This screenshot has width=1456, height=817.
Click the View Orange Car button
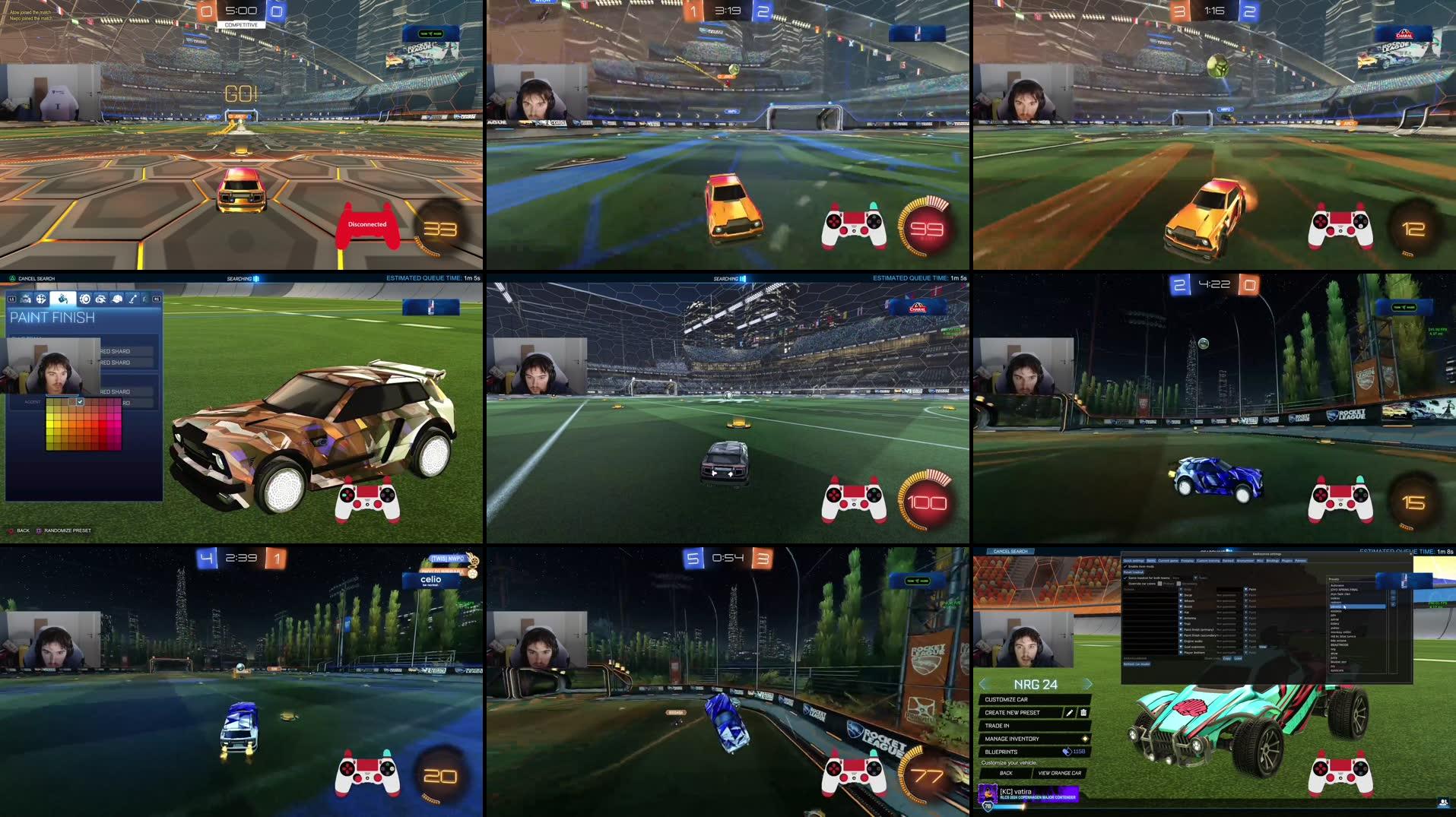[x=1060, y=773]
